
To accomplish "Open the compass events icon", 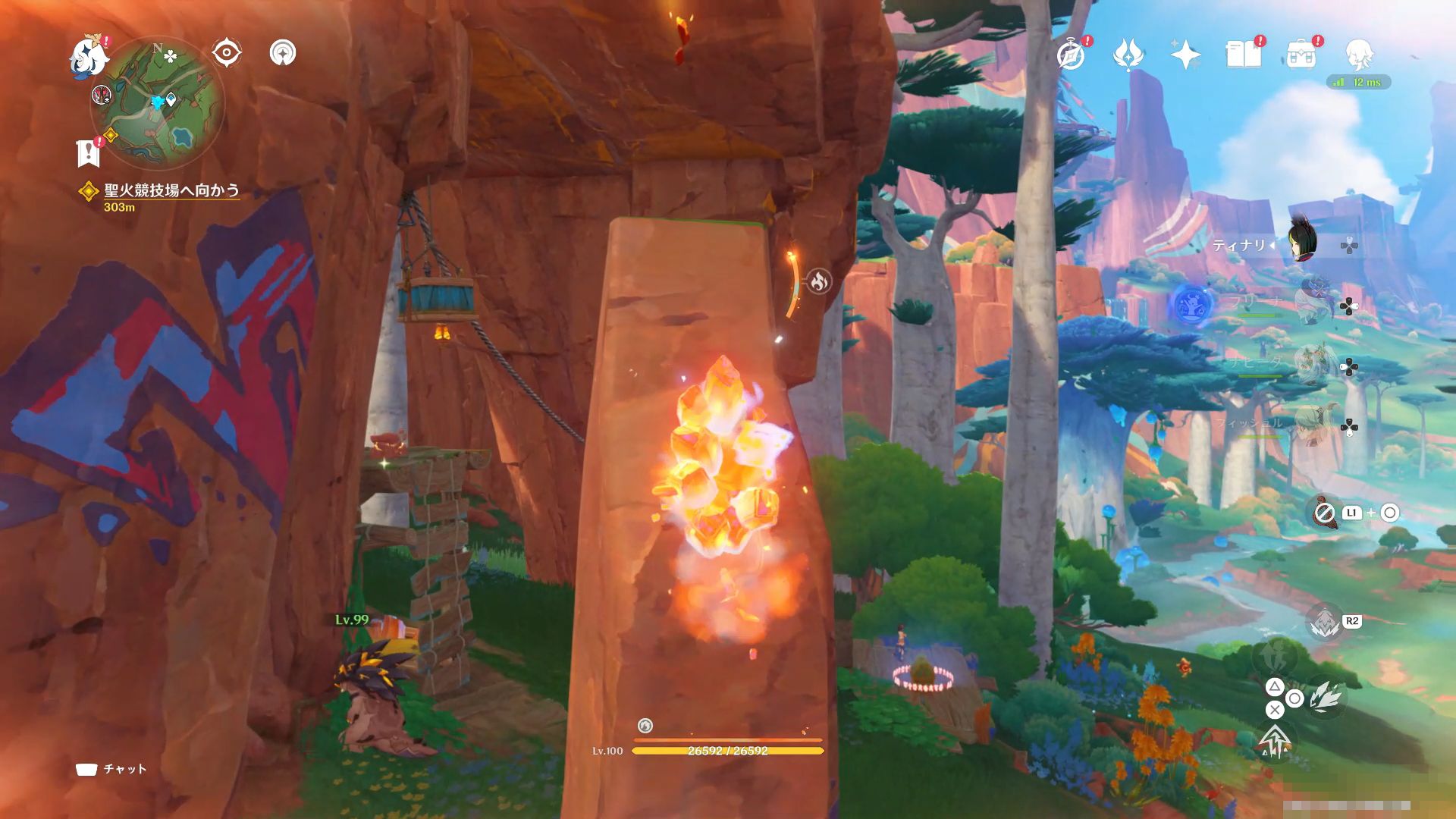I will click(1071, 55).
